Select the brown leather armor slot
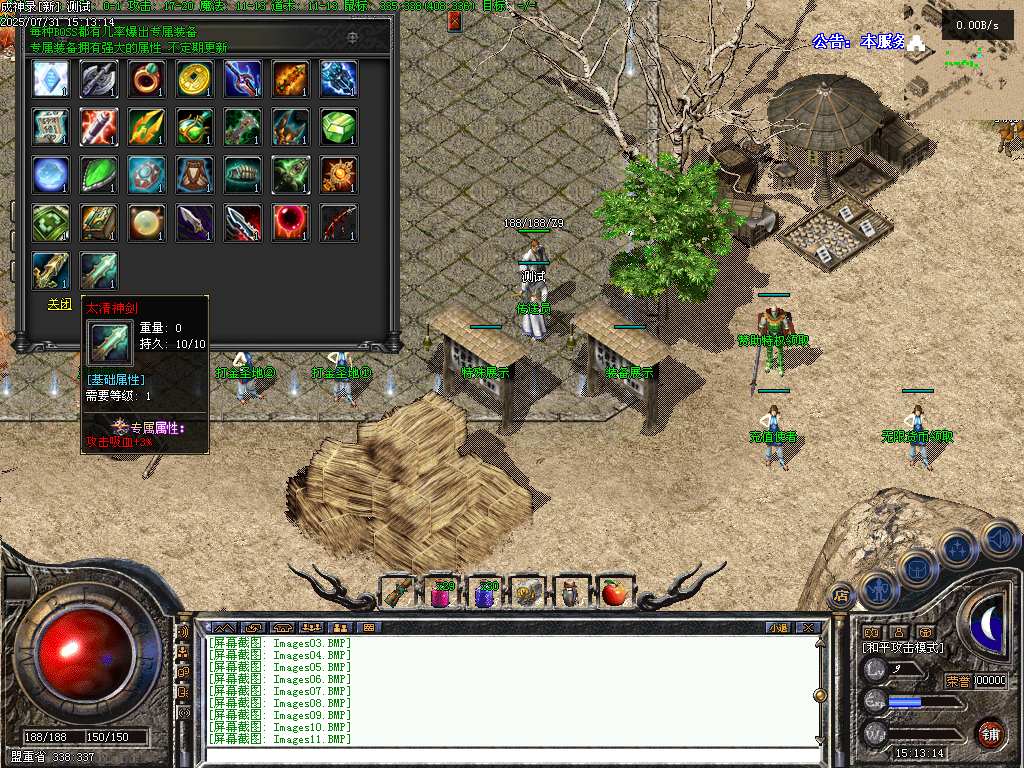The height and width of the screenshot is (768, 1024). pyautogui.click(x=195, y=175)
